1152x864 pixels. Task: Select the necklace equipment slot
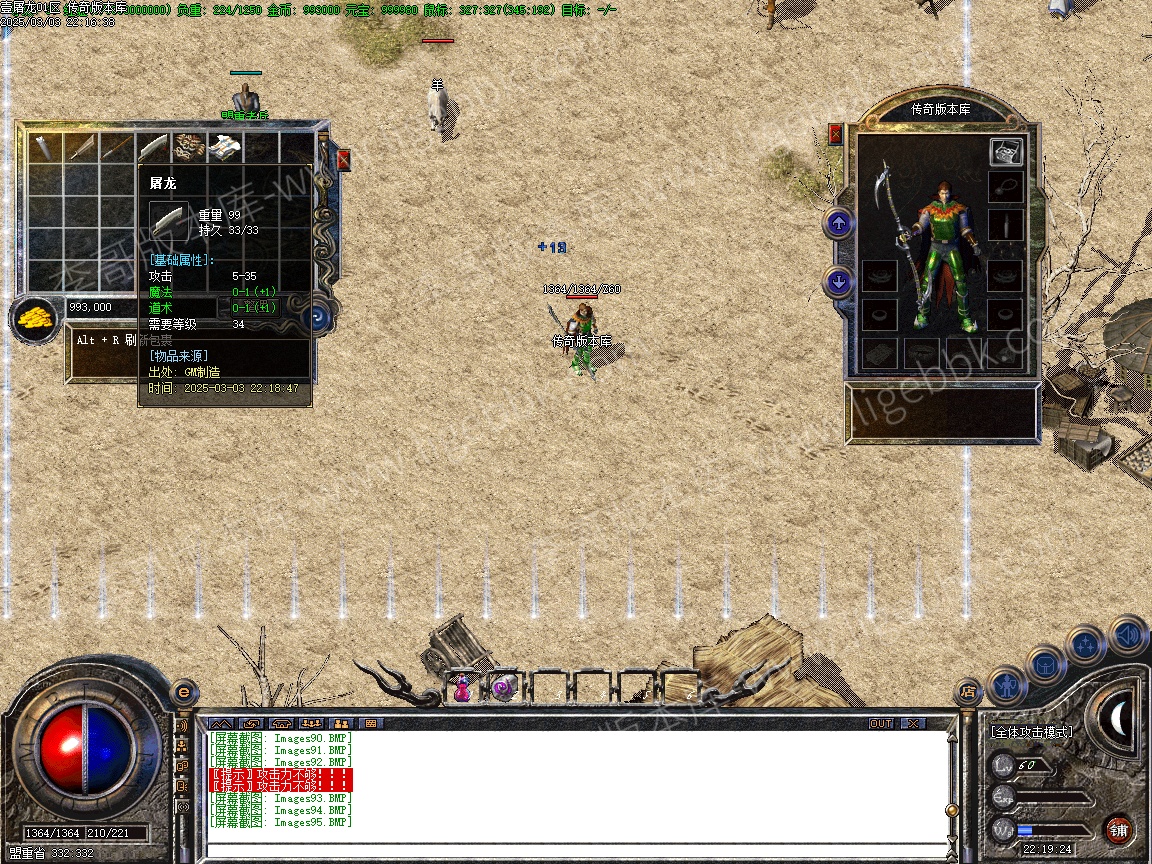1006,186
